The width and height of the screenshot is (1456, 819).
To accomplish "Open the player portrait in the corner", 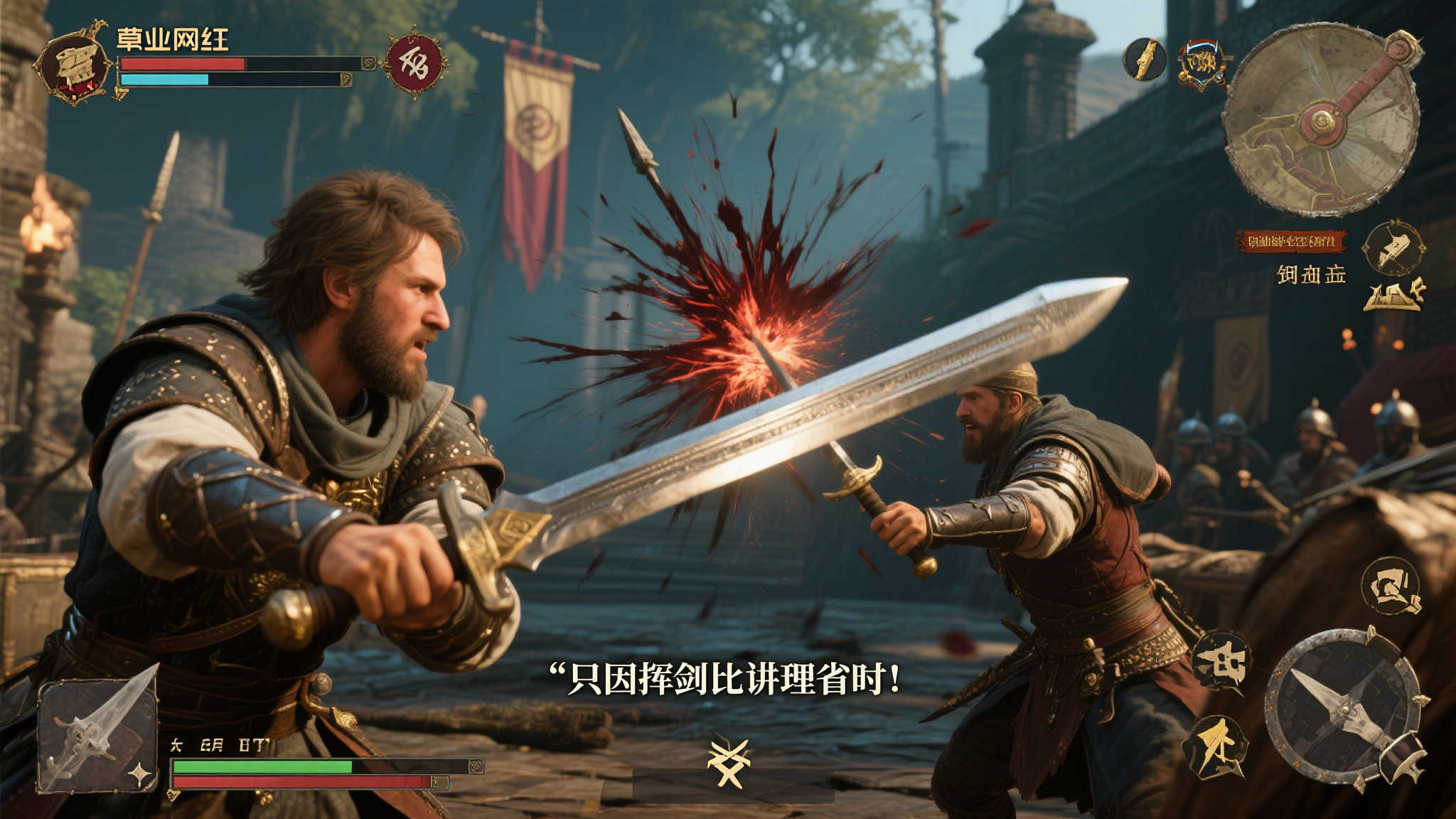I will (x=73, y=65).
